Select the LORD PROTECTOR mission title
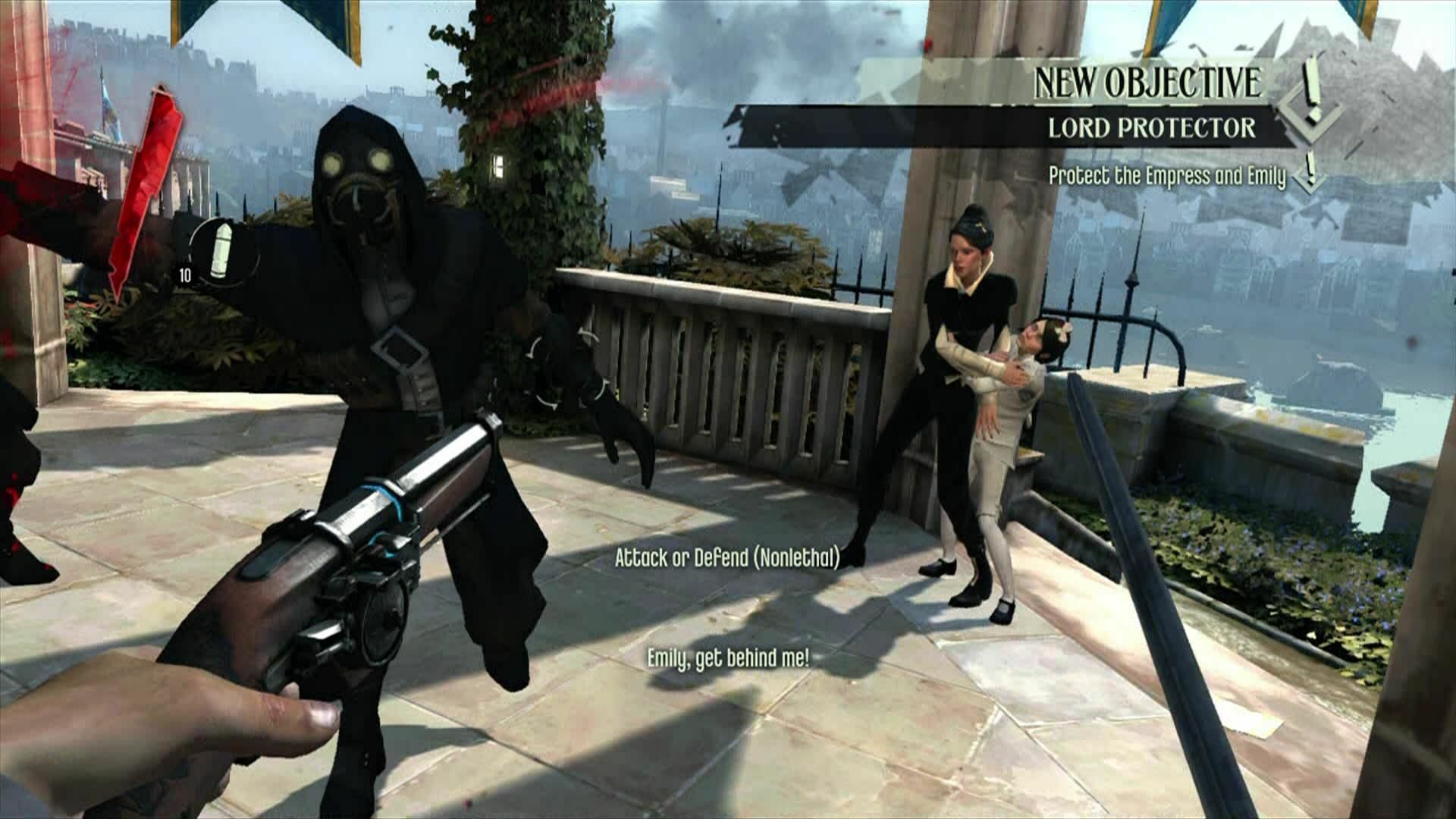The image size is (1456, 819). 1153,130
